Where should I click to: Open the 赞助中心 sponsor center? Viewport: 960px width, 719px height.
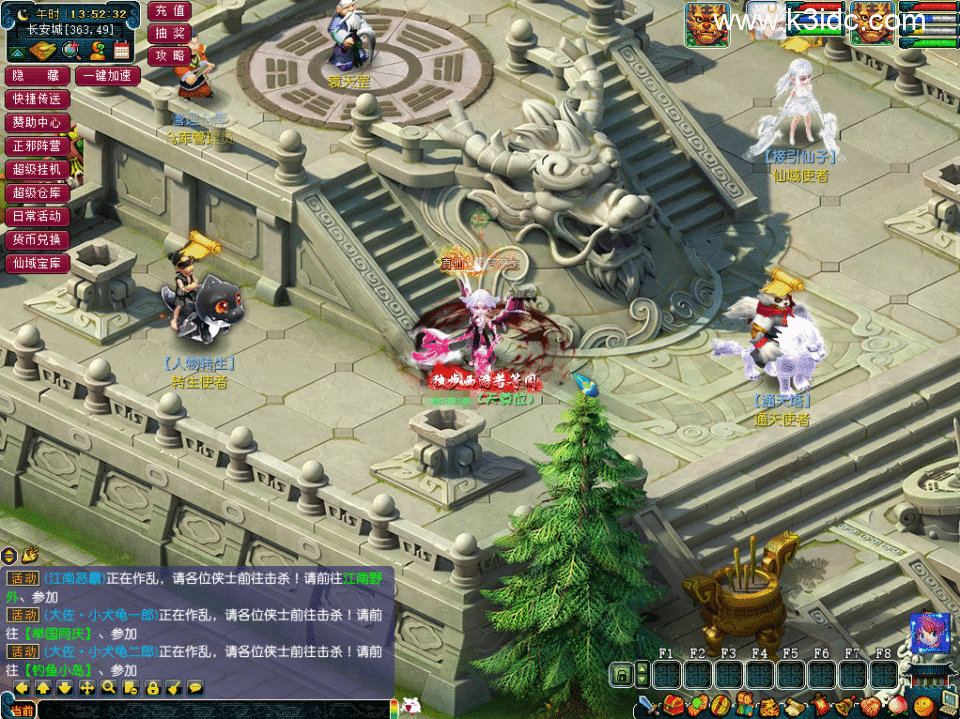point(37,122)
